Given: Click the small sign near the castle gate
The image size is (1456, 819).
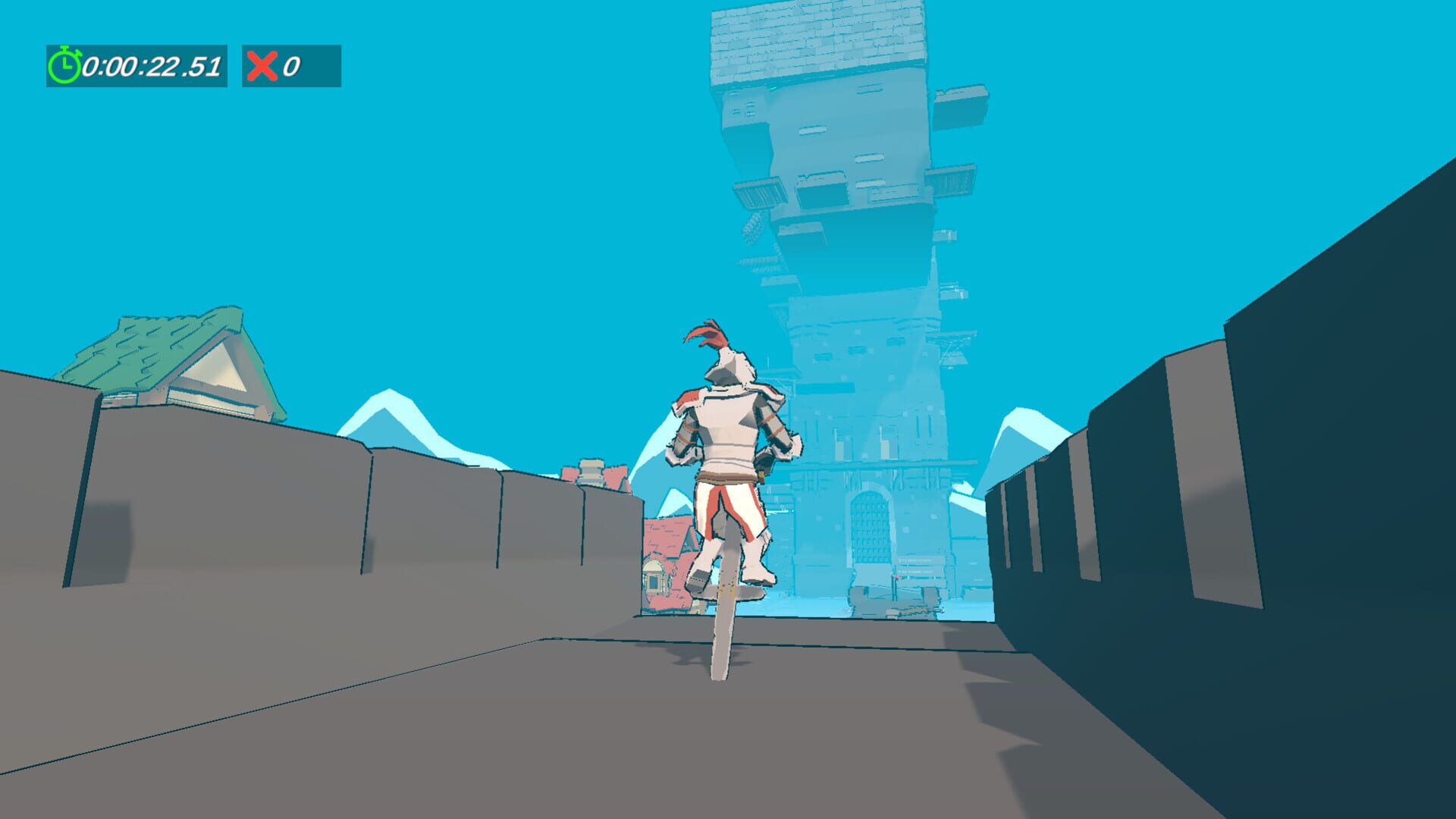Looking at the screenshot, I should (915, 560).
